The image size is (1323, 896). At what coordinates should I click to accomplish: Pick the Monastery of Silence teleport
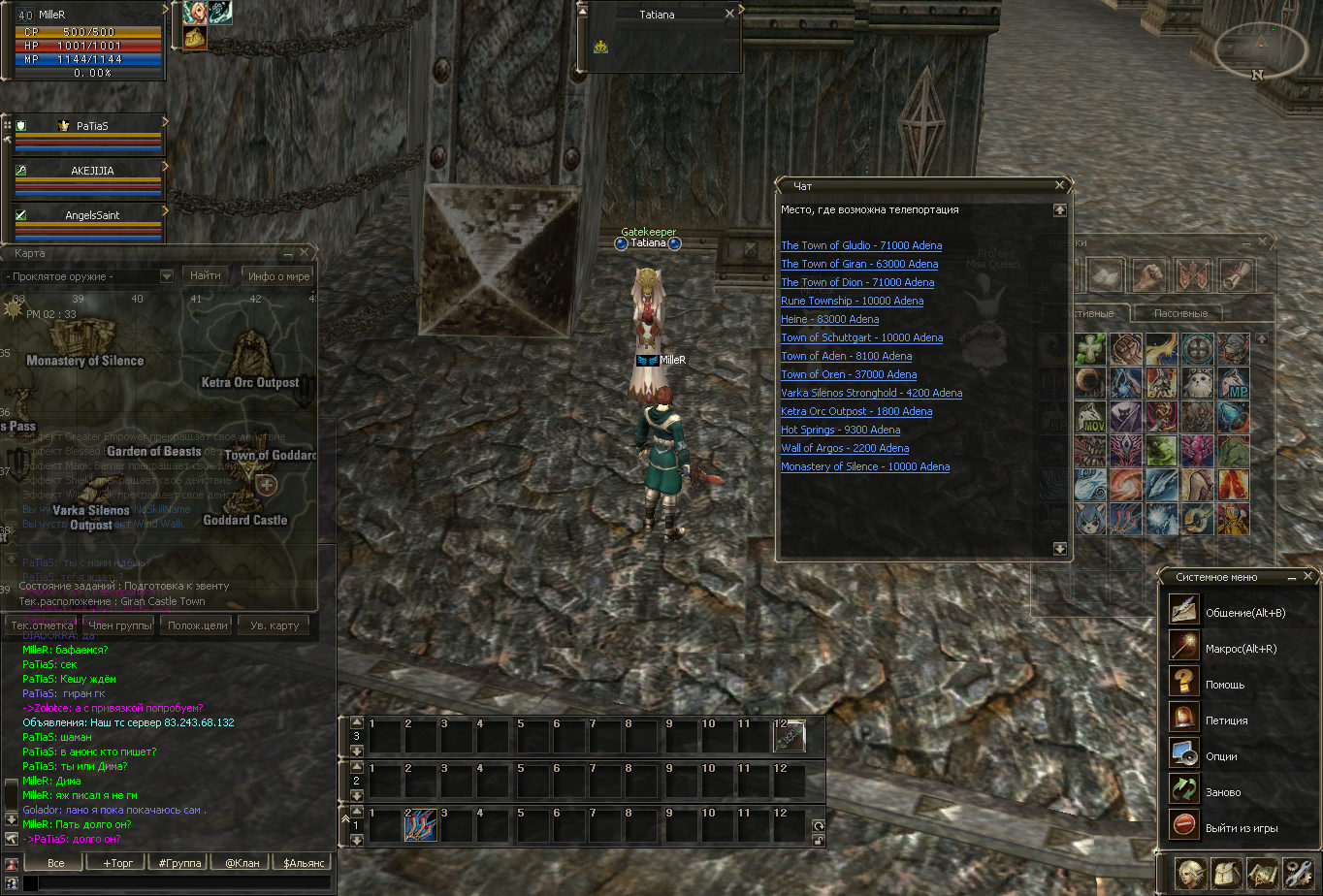[865, 466]
